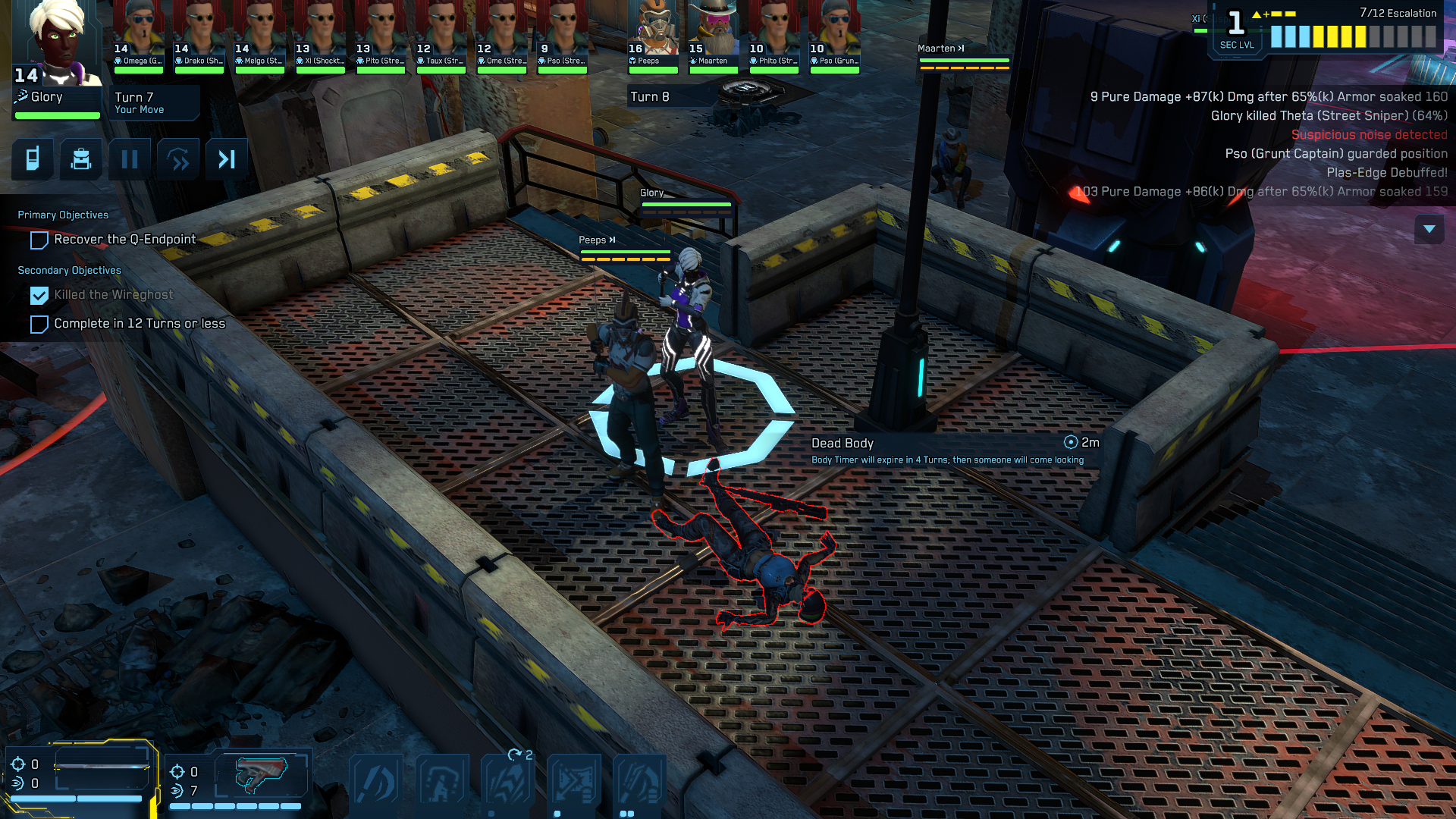Select Maarten's bearded portrait in turn queue
Screen dimensions: 1456x819
click(x=714, y=34)
